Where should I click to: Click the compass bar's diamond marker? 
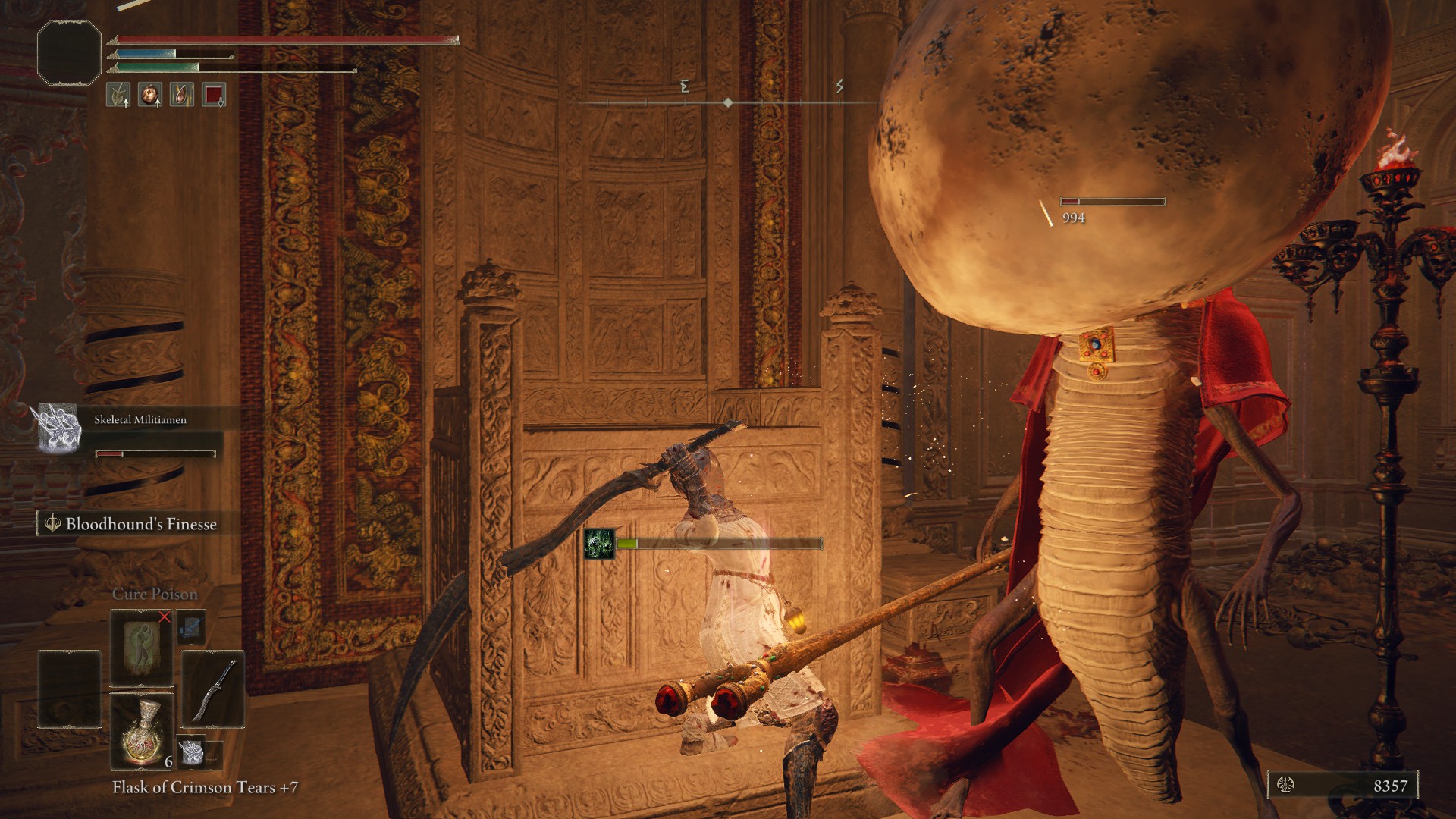point(728,102)
